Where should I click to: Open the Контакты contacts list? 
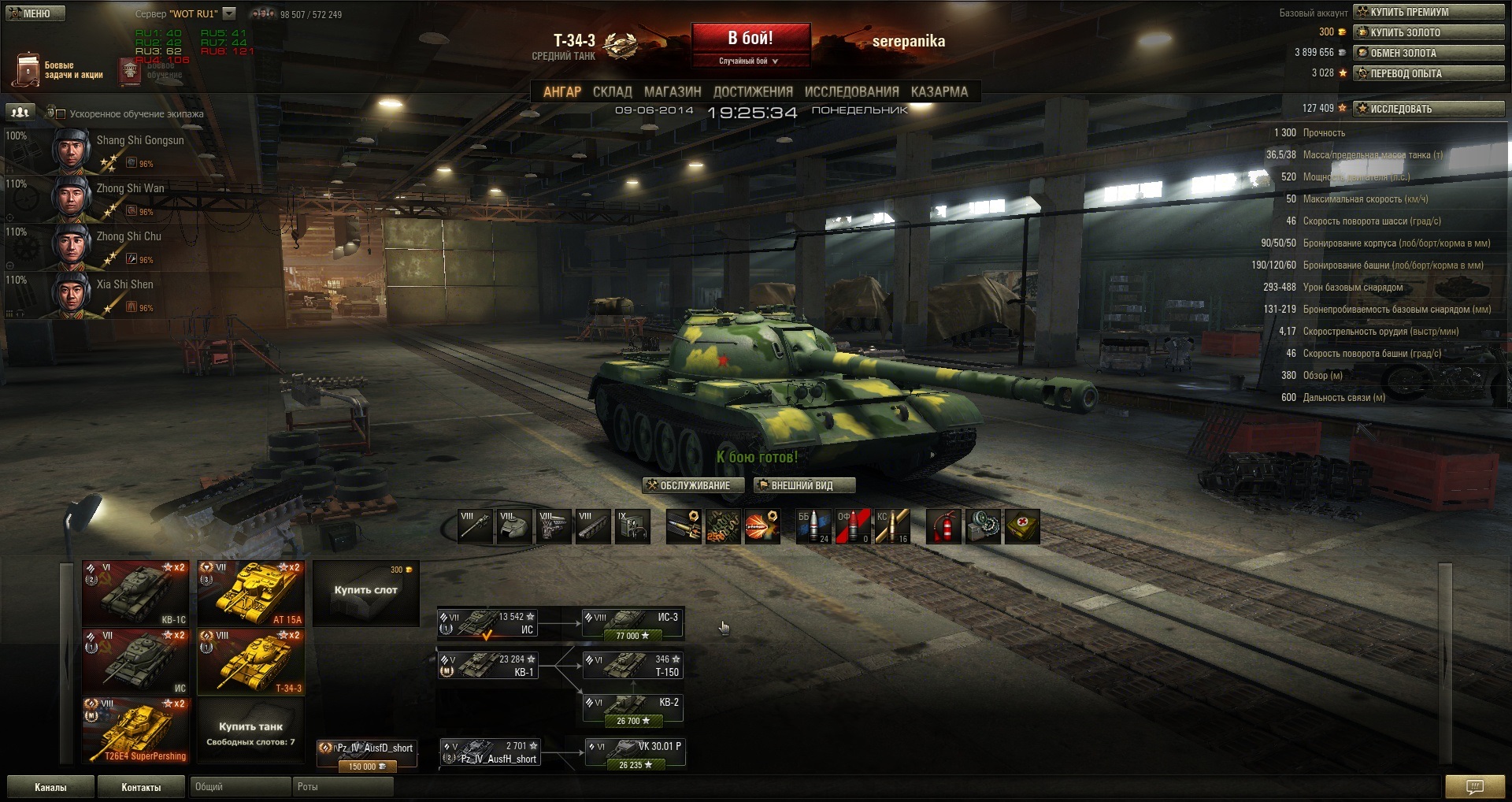tap(141, 787)
